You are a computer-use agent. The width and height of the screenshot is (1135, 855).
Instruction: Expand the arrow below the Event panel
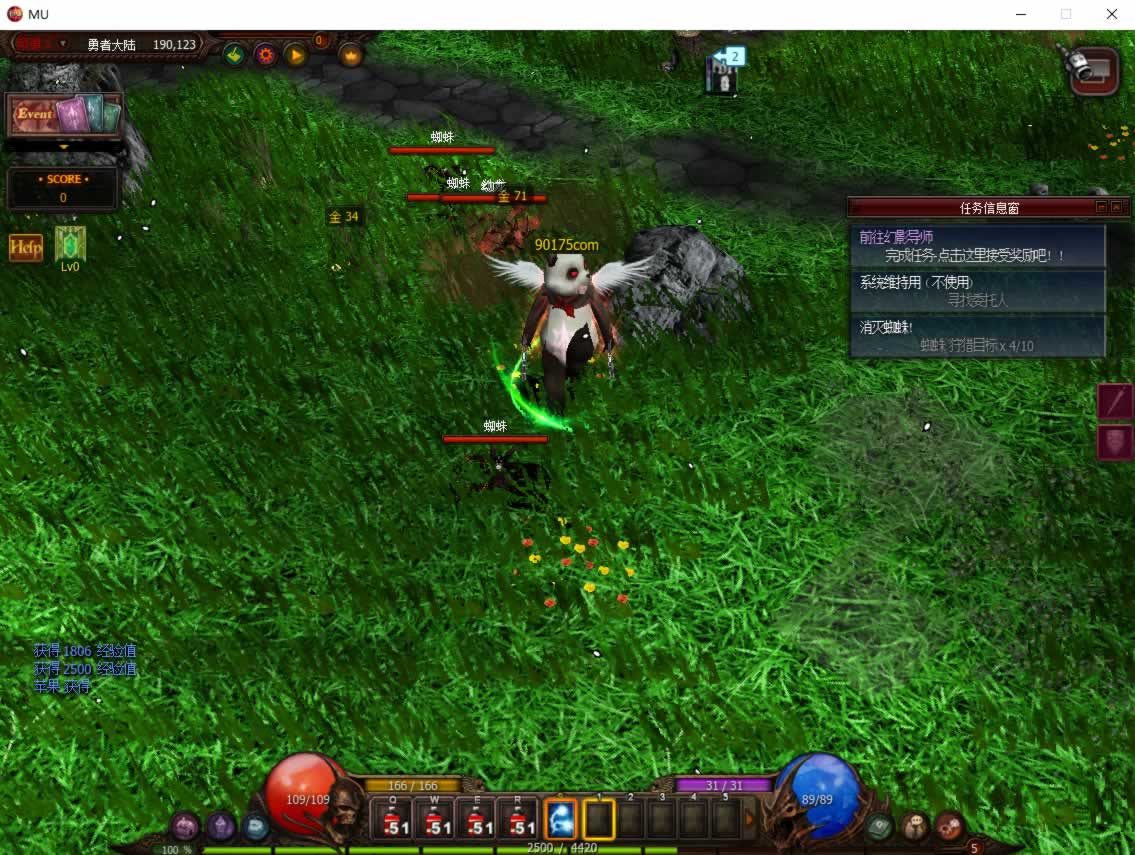click(64, 146)
